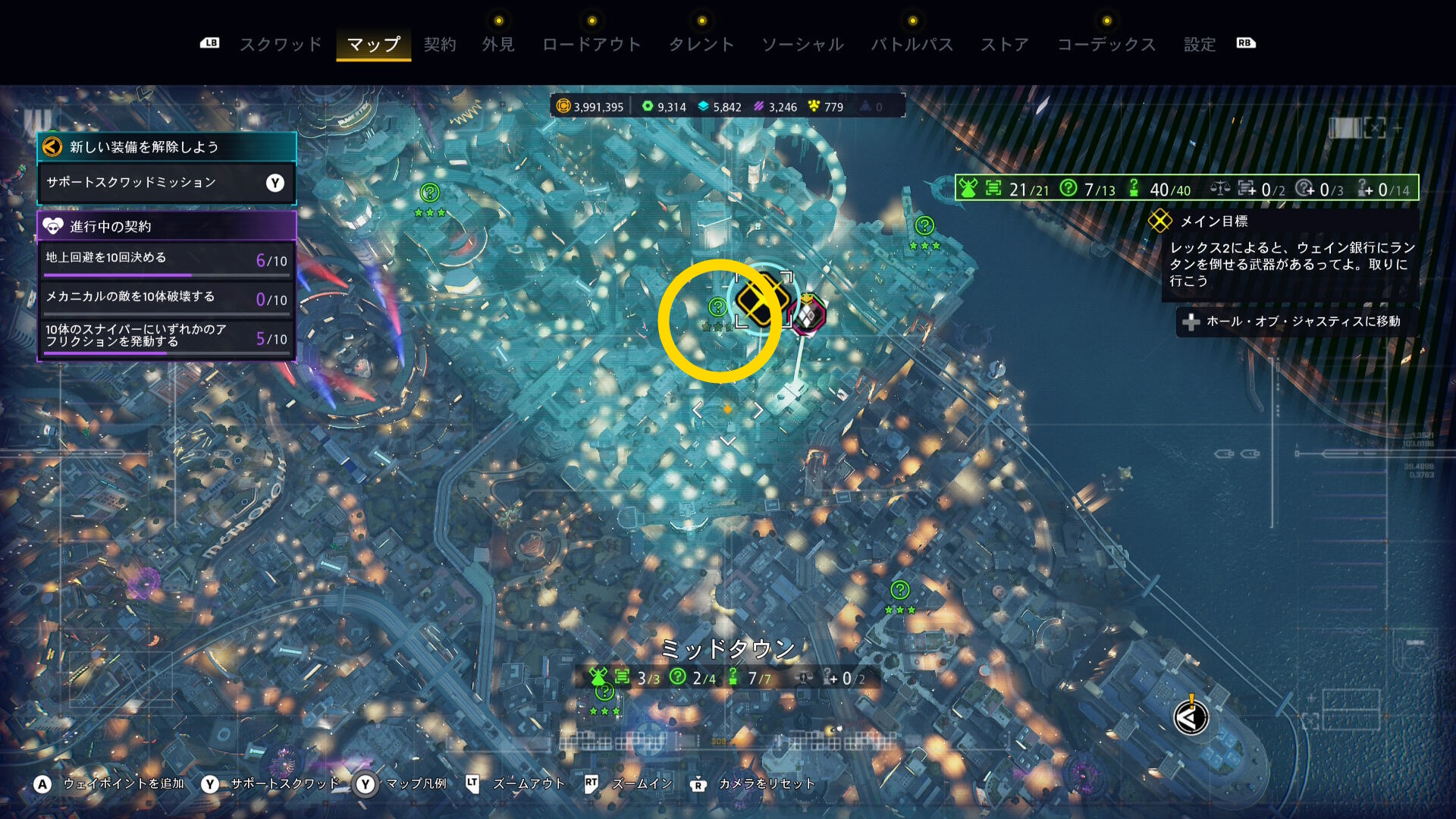
Task: Switch to the タレント tab
Action: point(701,45)
